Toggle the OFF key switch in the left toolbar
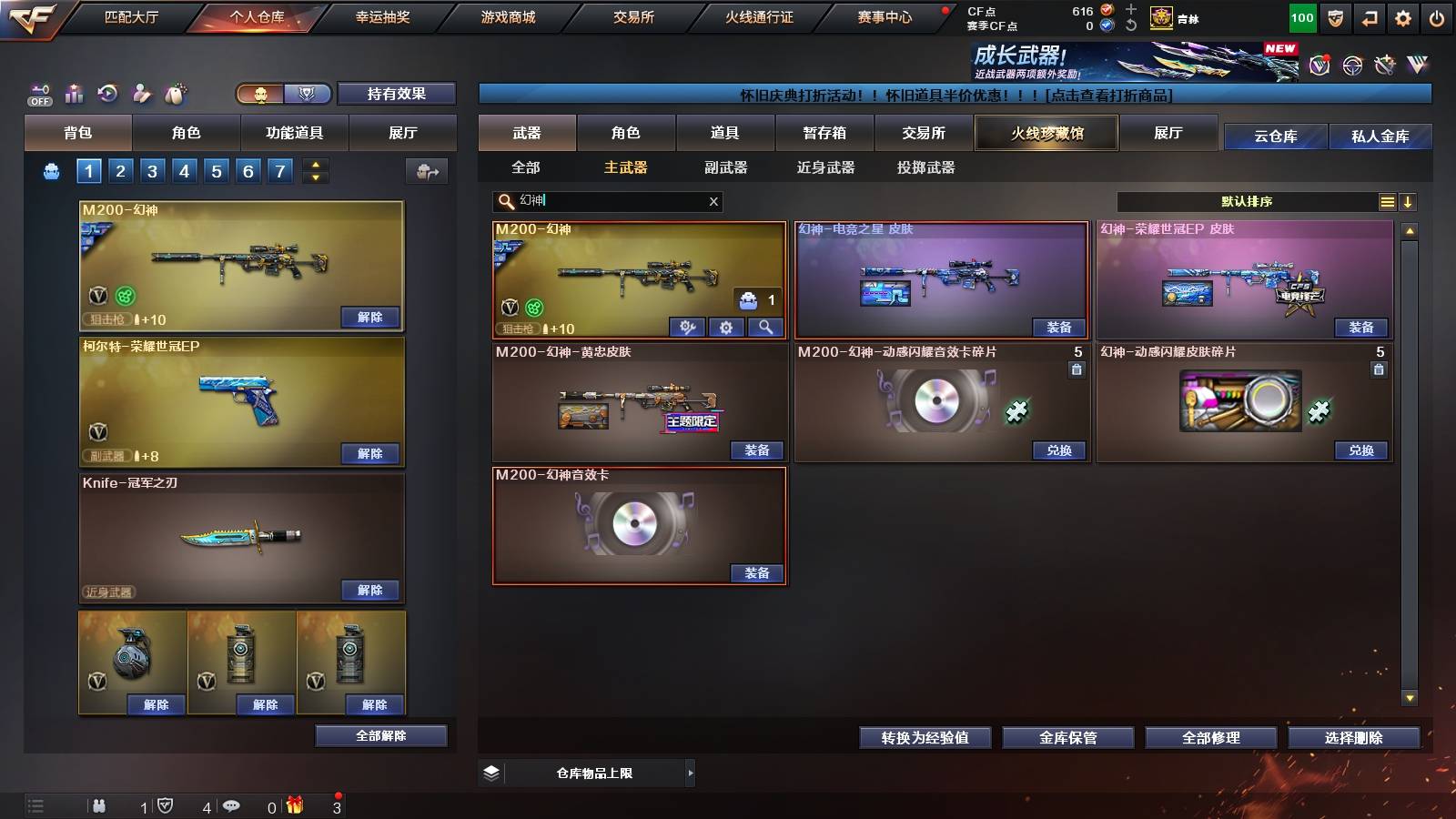The width and height of the screenshot is (1456, 819). 38,91
